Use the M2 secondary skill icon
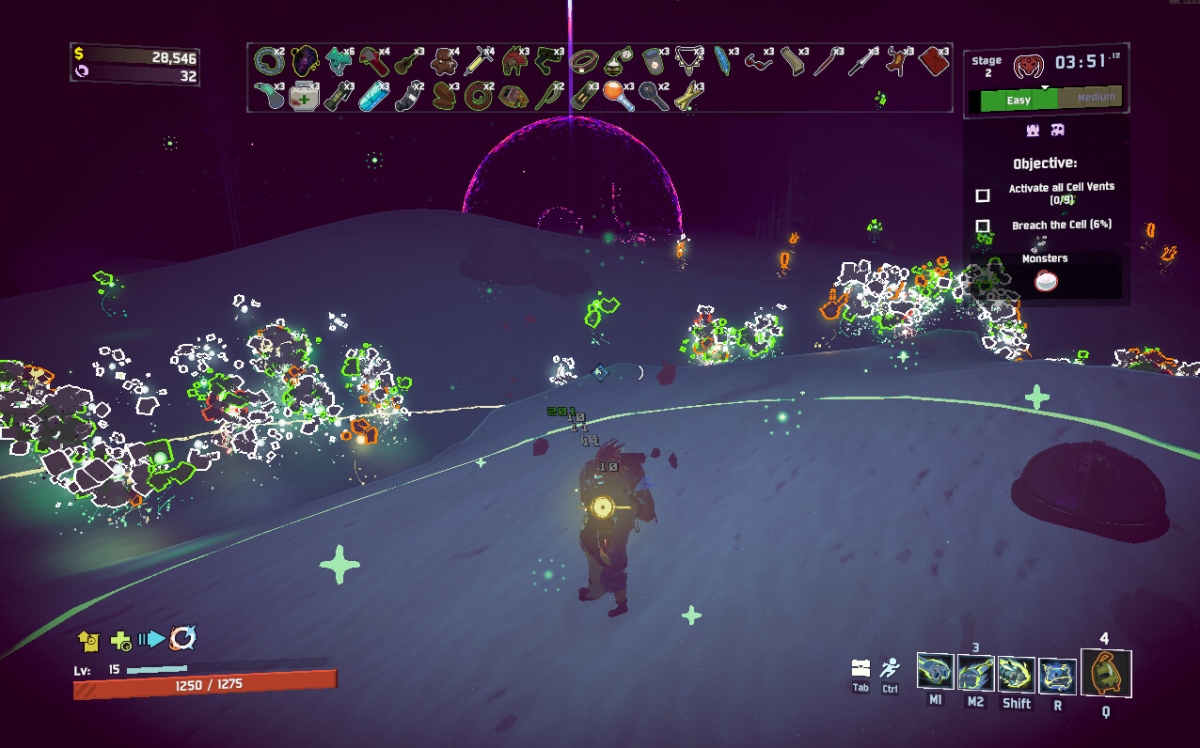 point(975,674)
